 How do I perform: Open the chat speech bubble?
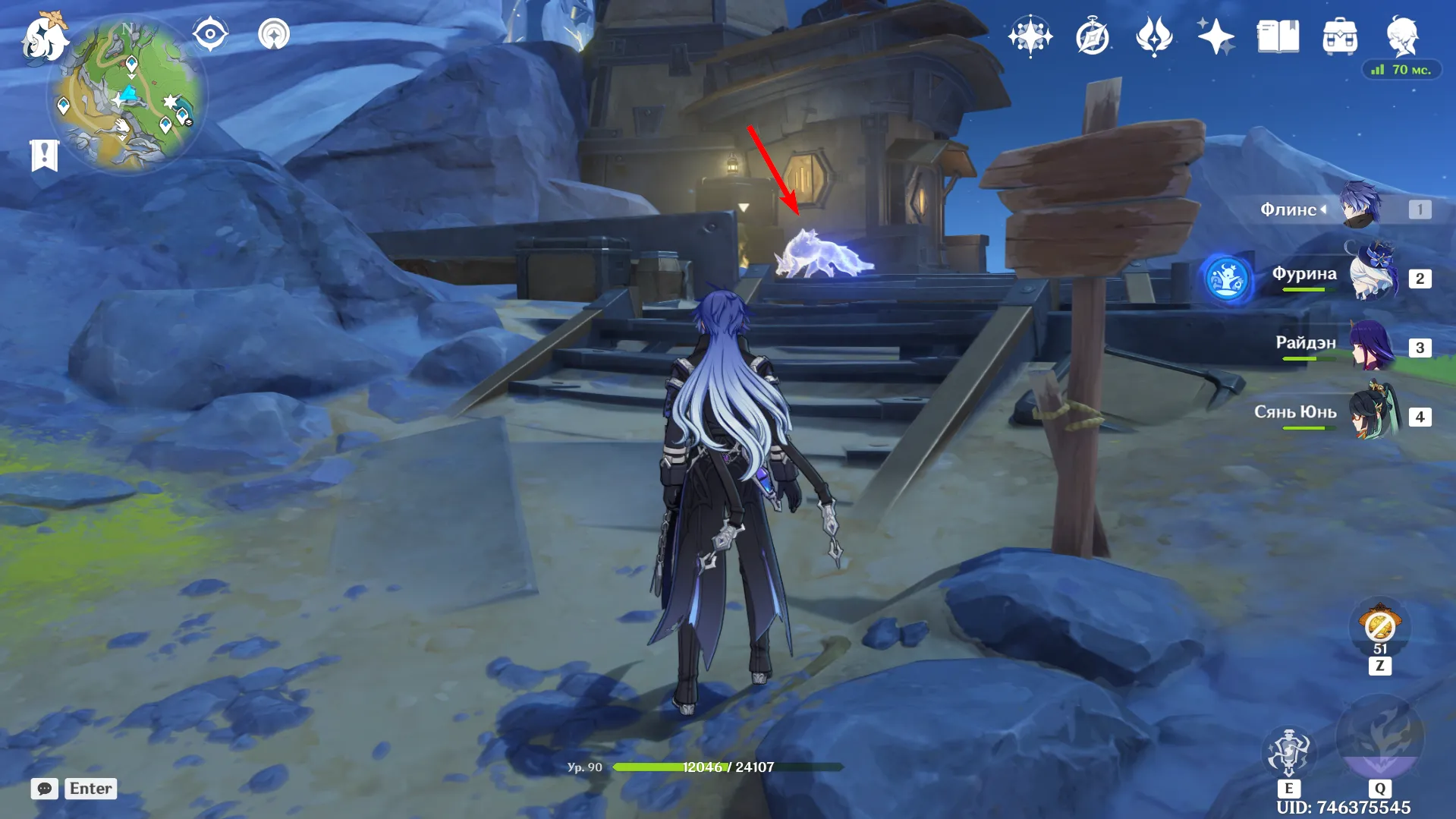[45, 789]
